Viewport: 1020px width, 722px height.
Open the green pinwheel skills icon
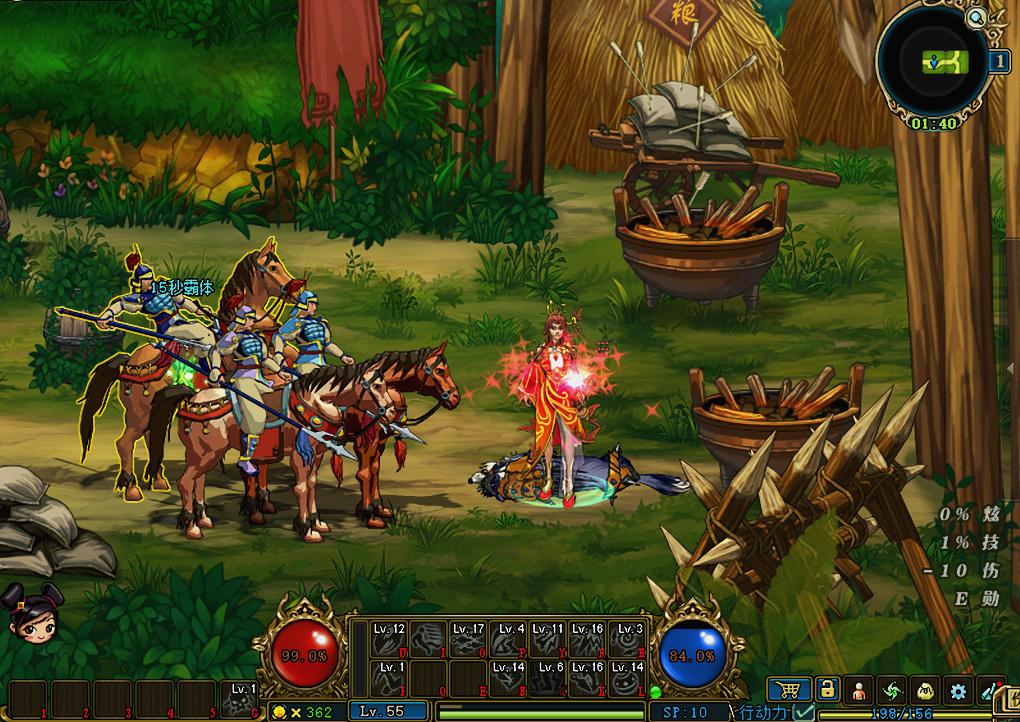892,689
